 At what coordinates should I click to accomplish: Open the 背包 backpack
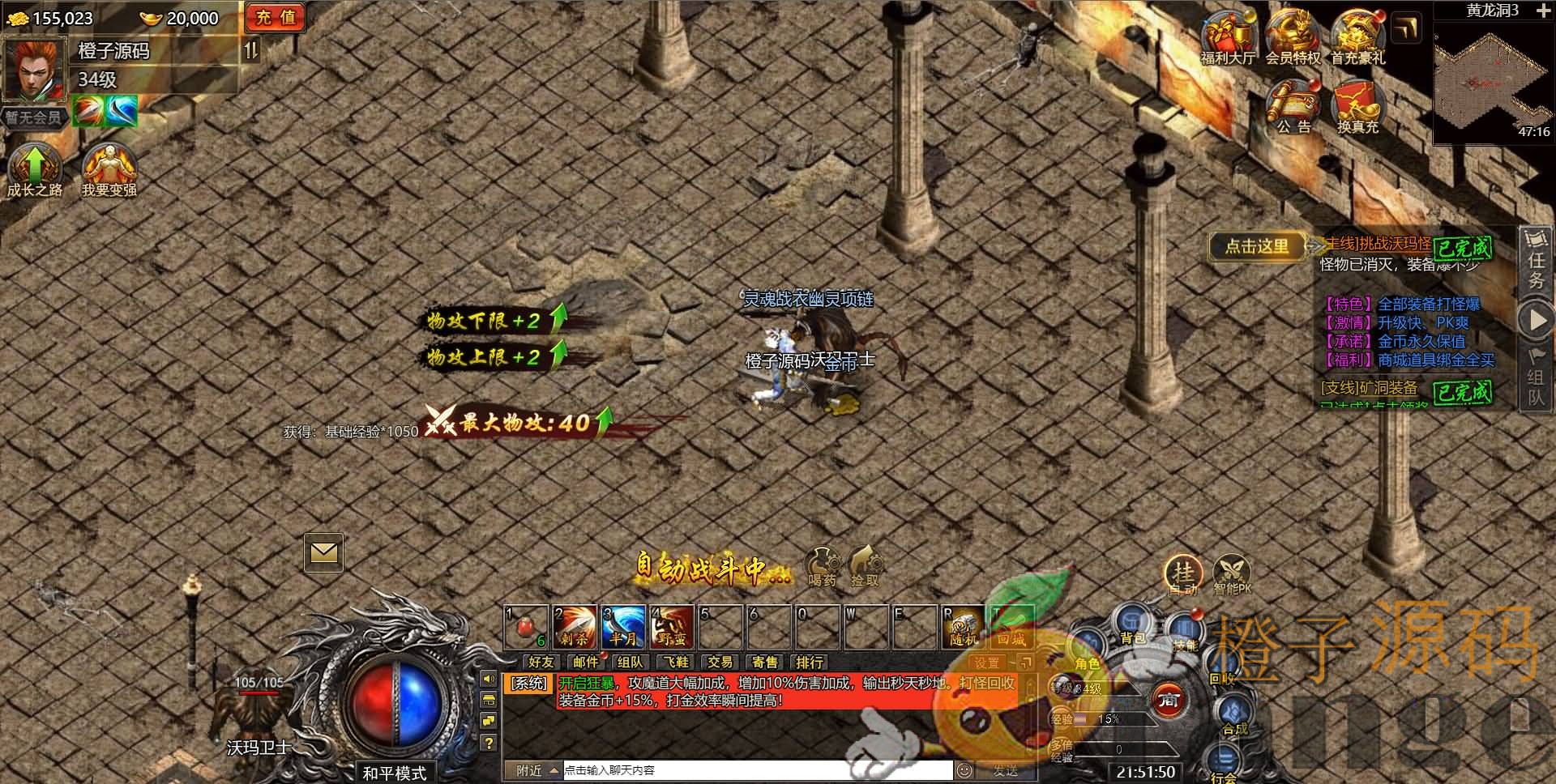point(1132,629)
